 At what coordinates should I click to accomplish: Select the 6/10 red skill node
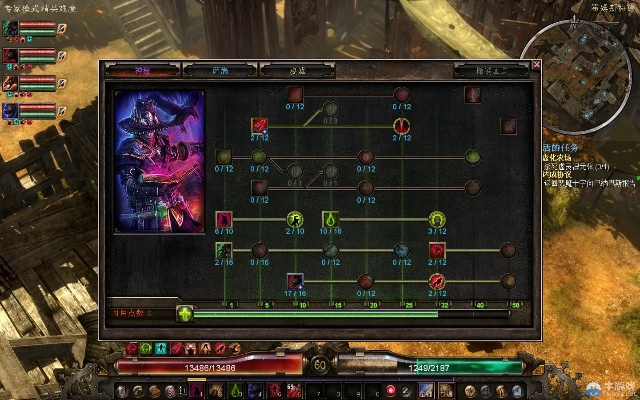(x=224, y=219)
